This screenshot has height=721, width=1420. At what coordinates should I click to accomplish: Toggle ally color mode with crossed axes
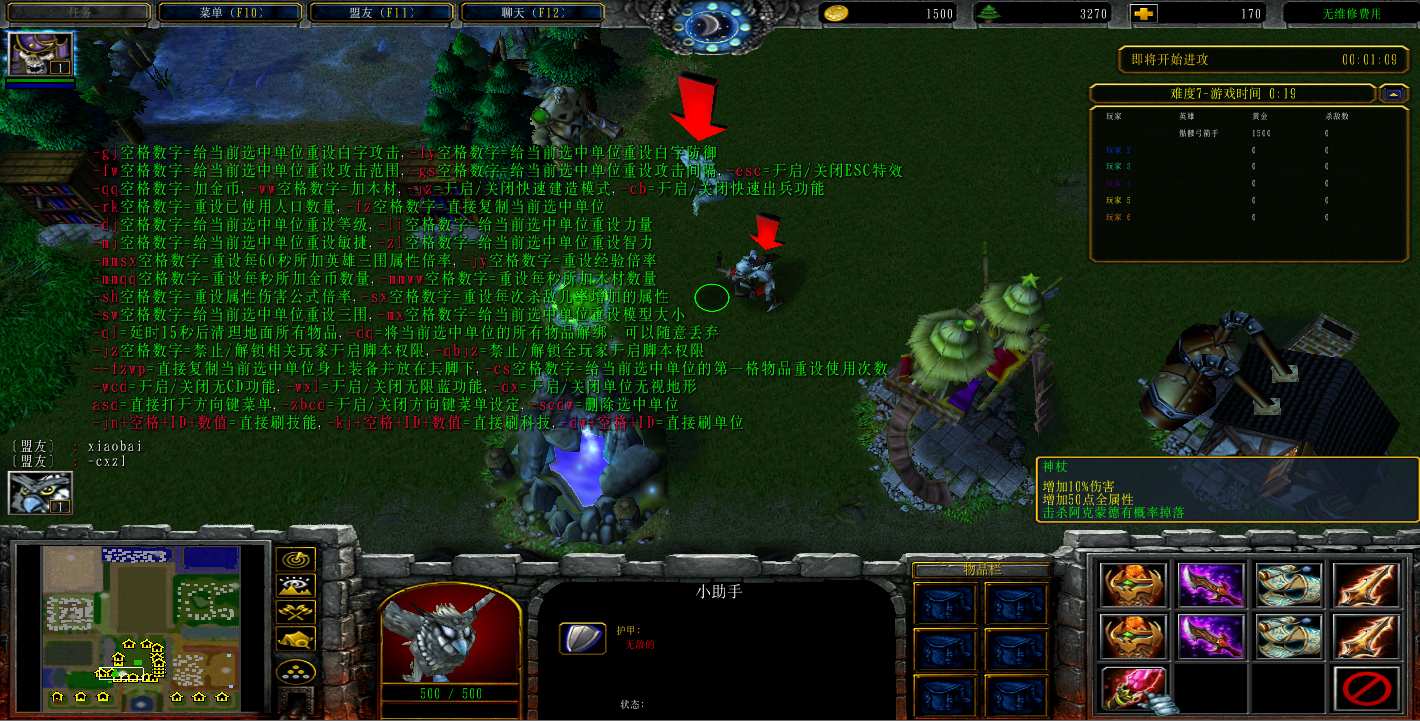pos(299,612)
